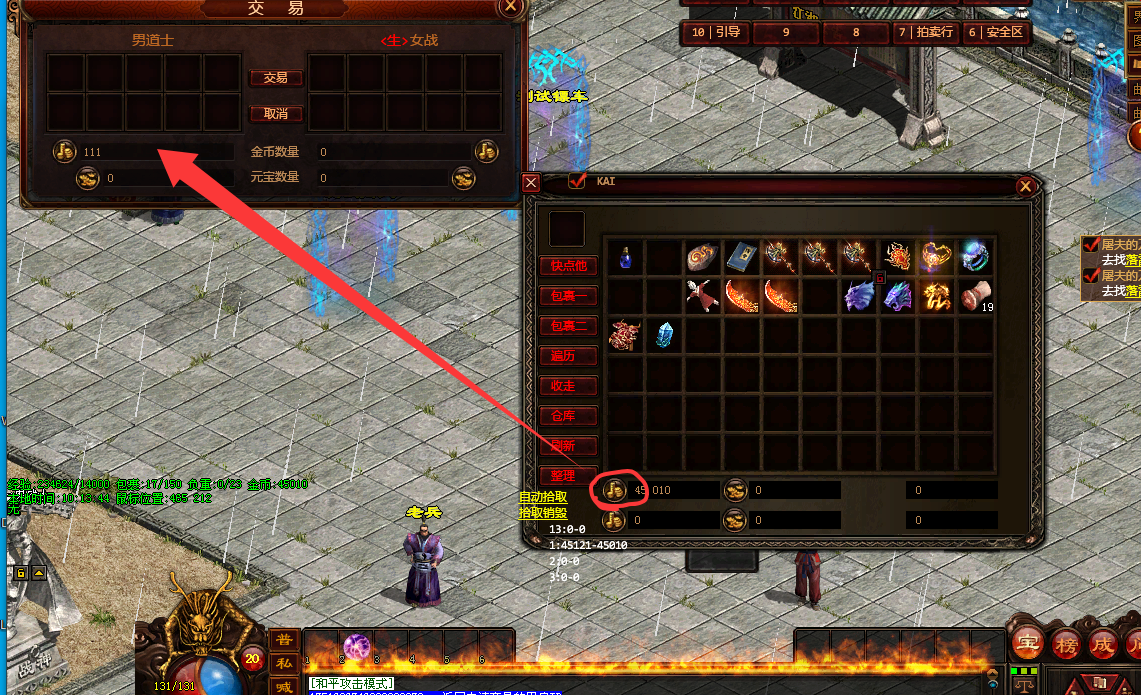This screenshot has height=695, width=1141.
Task: Click the circled gold coin icon in bag
Action: coord(614,490)
